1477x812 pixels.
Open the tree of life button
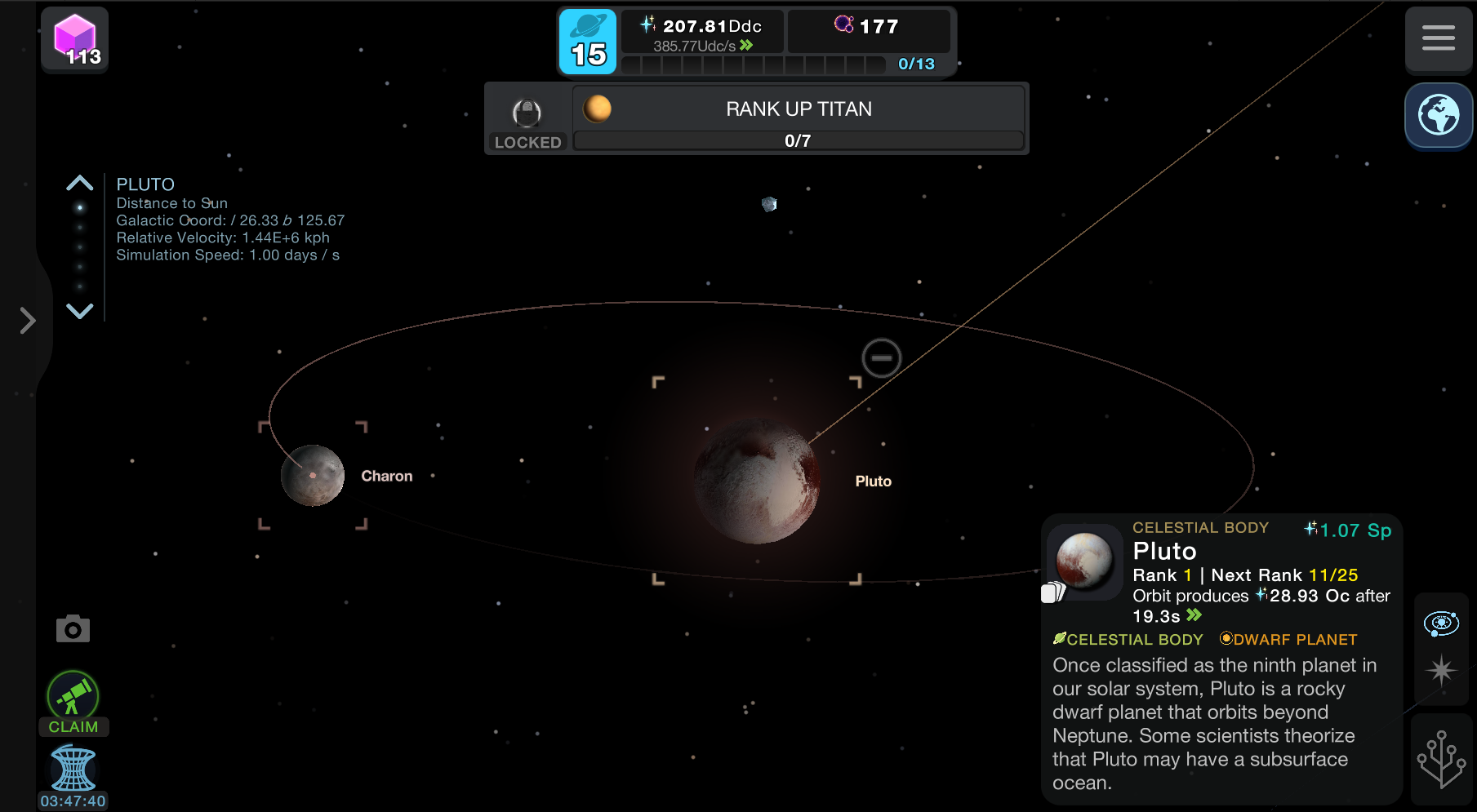click(1441, 760)
